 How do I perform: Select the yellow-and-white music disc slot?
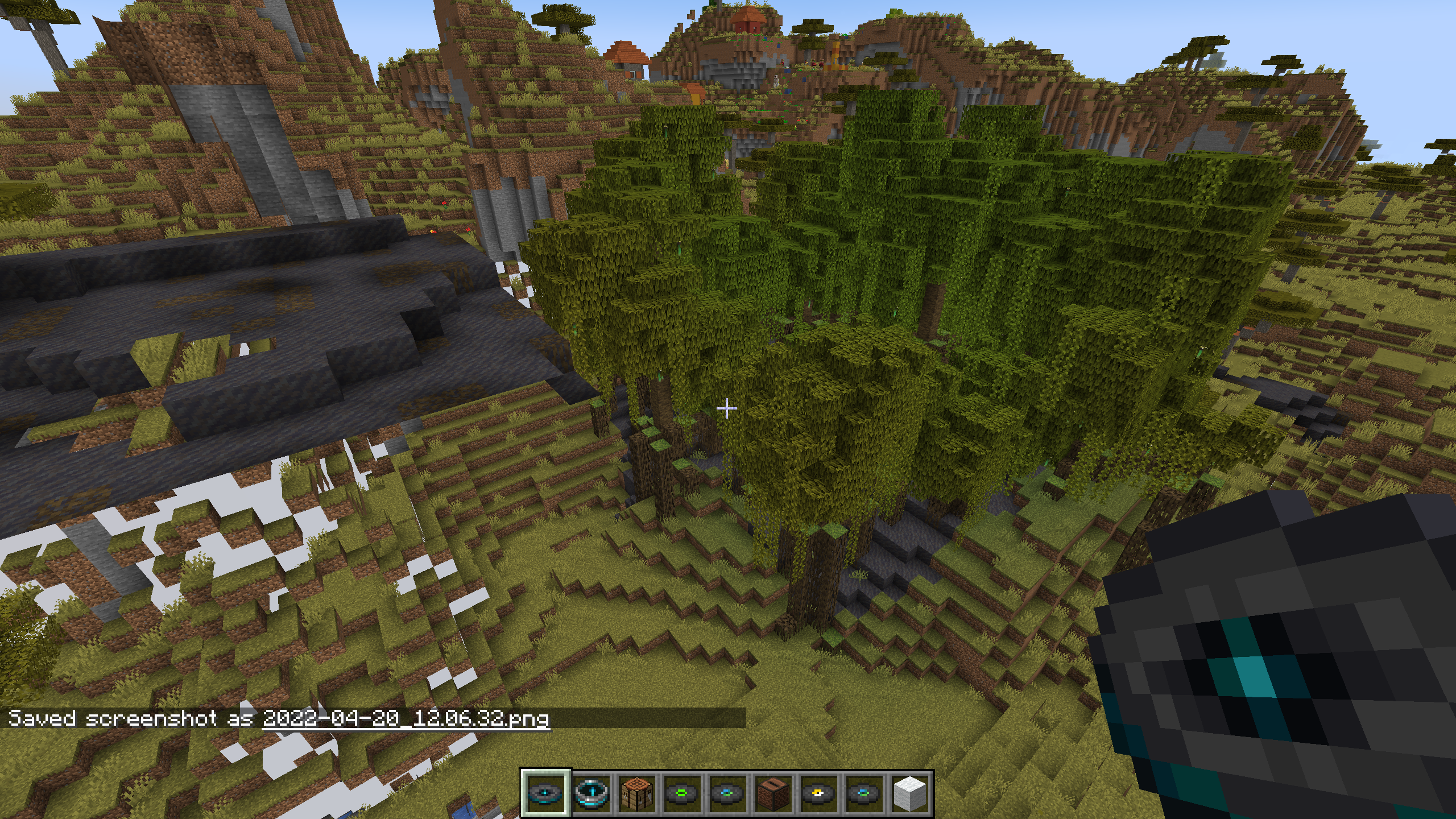819,793
